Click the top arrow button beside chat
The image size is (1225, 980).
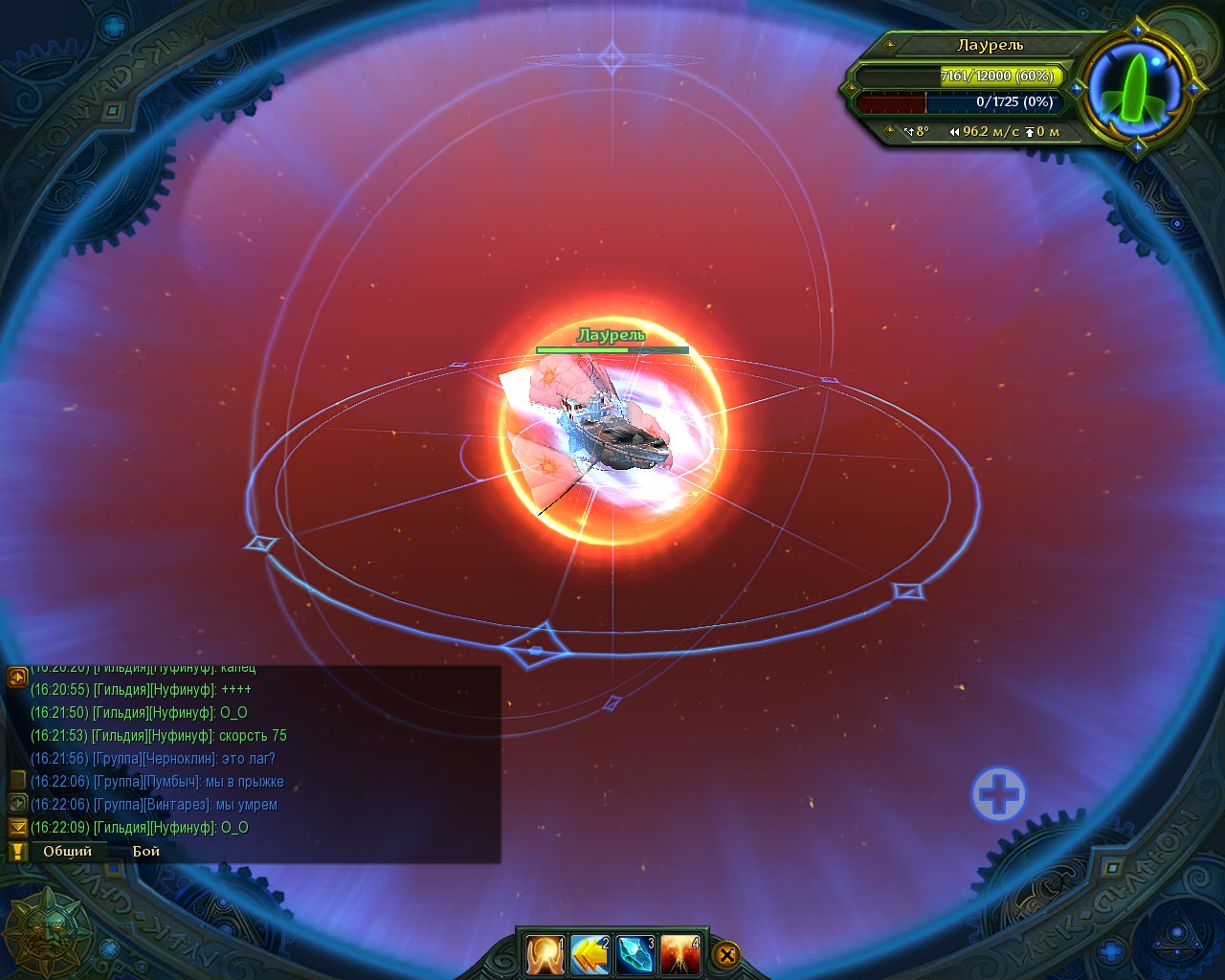click(x=17, y=678)
